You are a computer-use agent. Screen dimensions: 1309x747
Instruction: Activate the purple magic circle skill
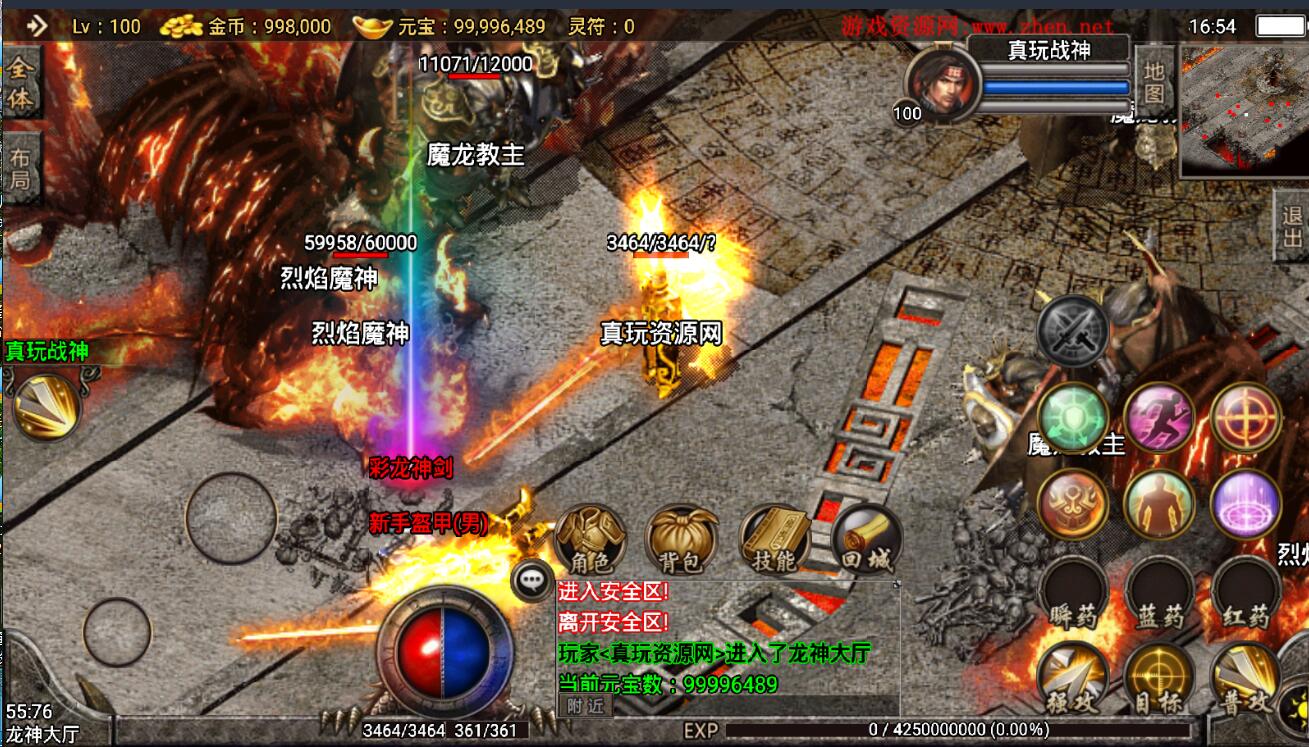tap(1246, 503)
